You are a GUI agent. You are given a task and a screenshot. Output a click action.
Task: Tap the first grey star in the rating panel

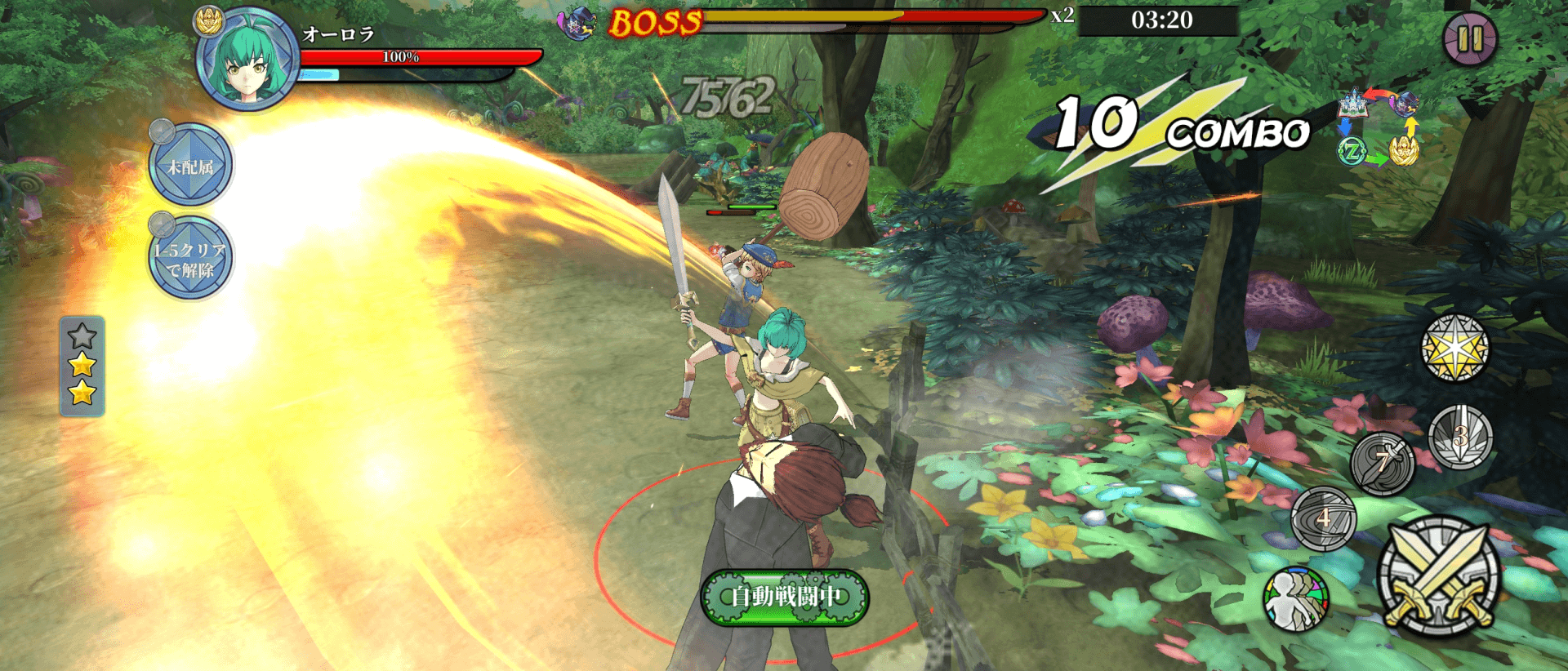tap(82, 335)
